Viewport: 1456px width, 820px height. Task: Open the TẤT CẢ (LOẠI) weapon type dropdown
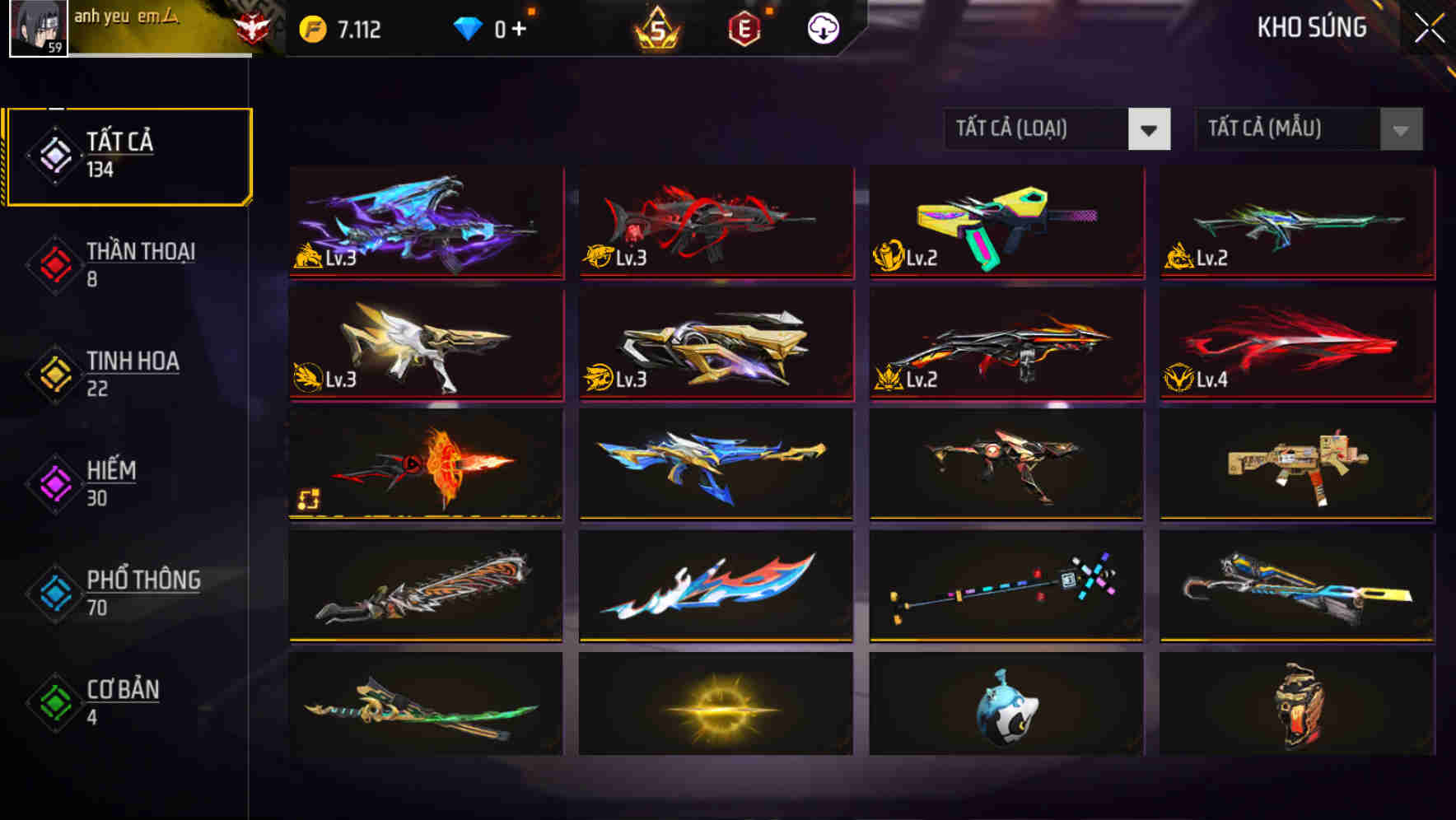(x=1057, y=129)
